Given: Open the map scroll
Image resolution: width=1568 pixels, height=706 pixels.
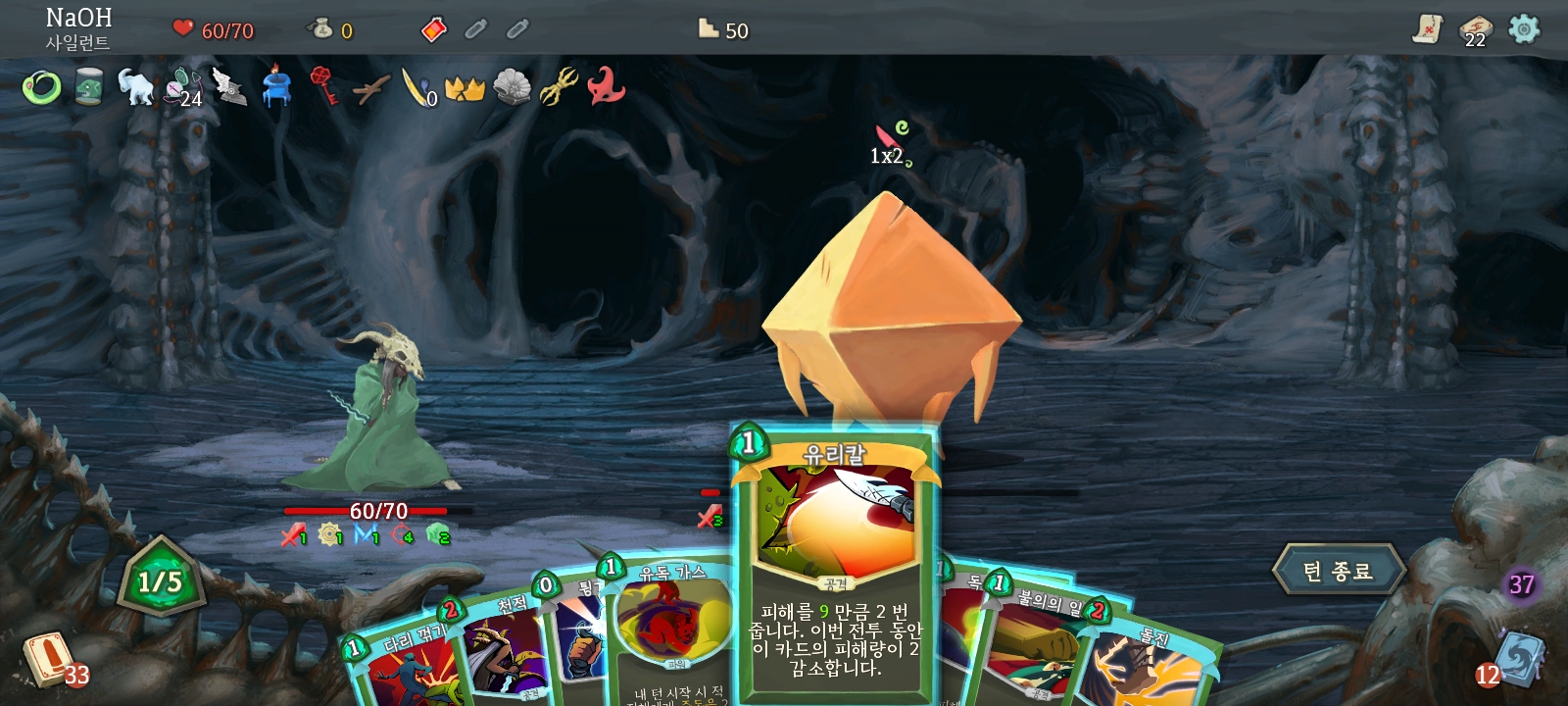Looking at the screenshot, I should 1428,29.
